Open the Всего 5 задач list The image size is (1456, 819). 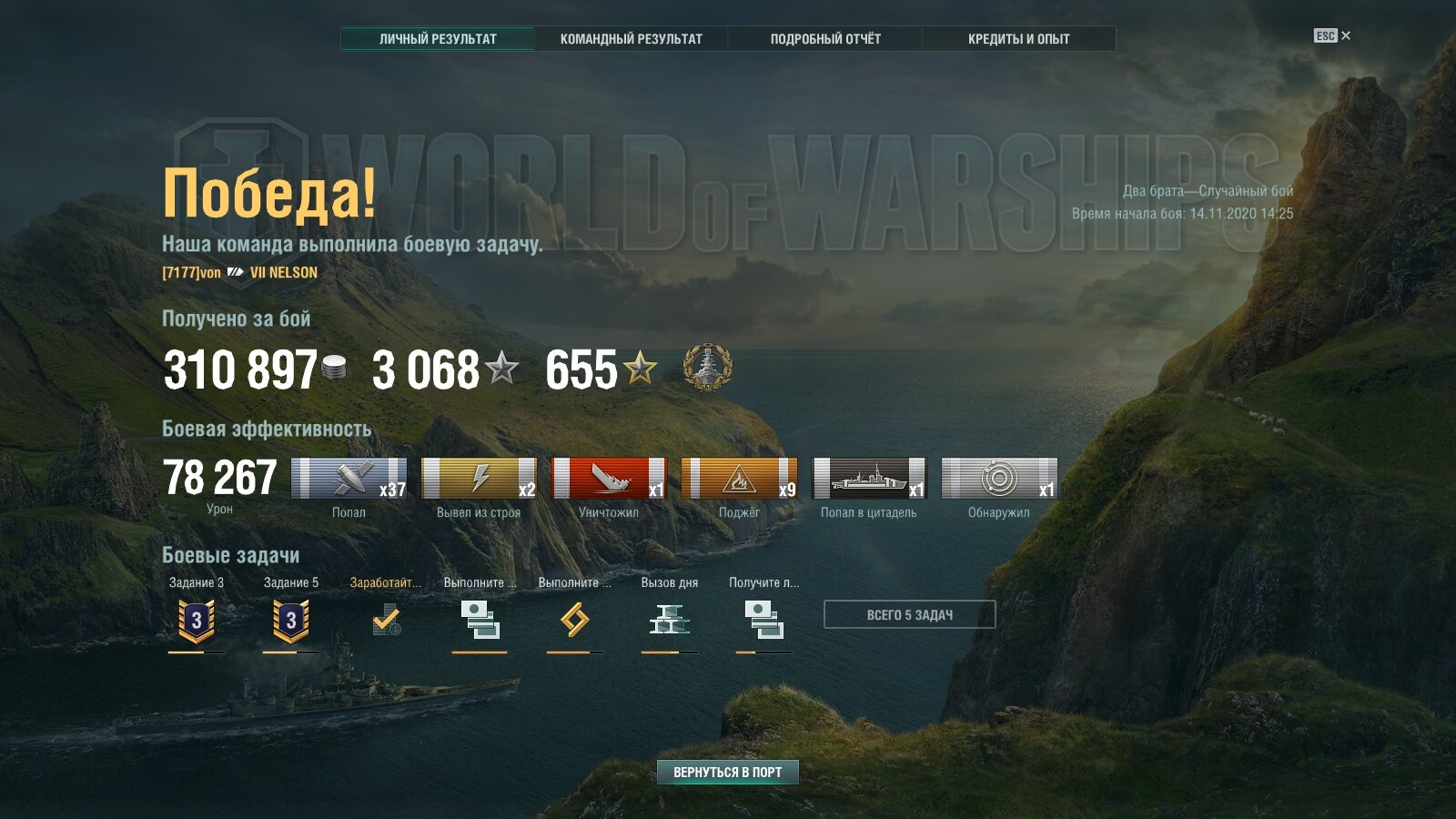tap(909, 614)
